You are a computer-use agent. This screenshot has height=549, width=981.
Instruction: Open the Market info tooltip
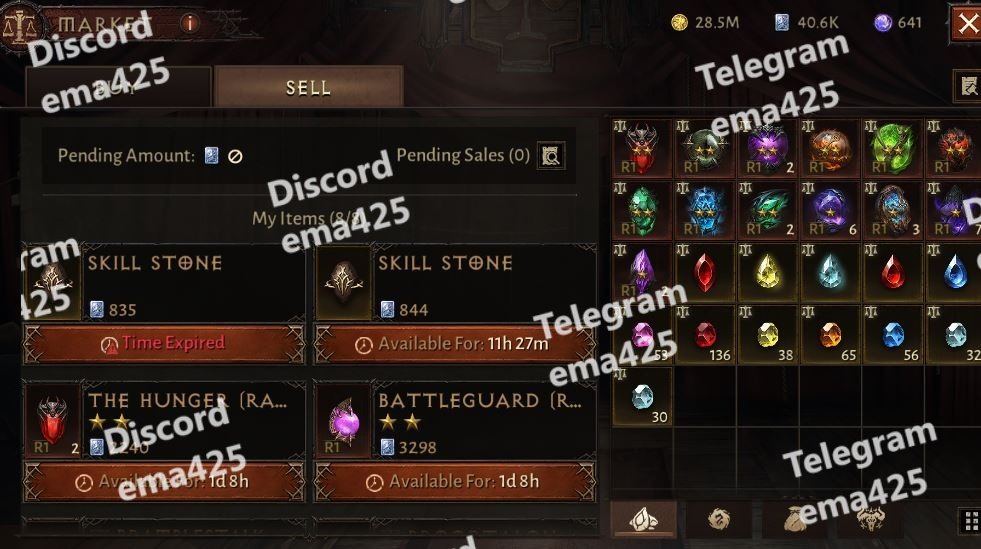[x=190, y=22]
